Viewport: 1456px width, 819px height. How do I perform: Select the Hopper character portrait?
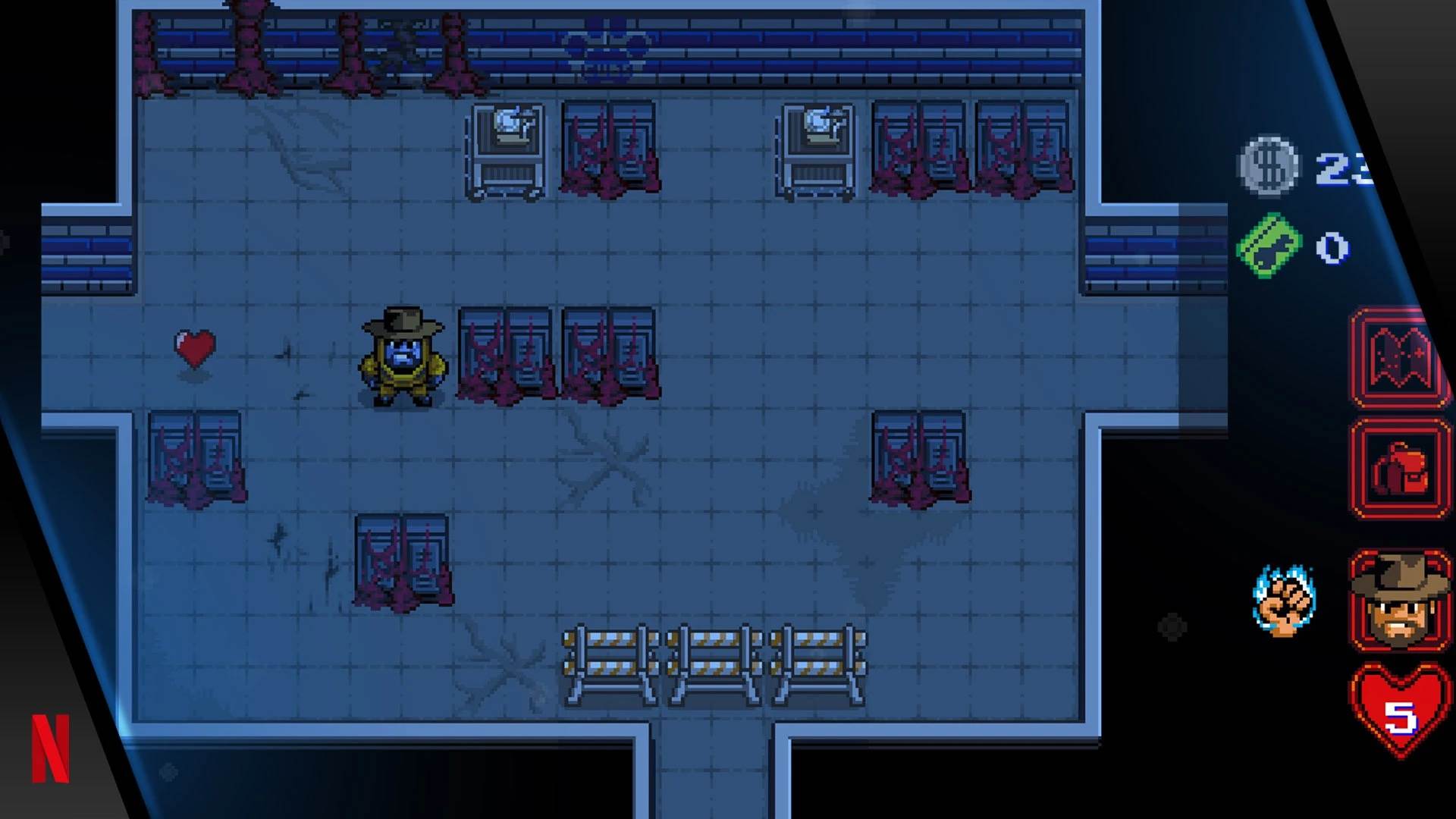1399,601
